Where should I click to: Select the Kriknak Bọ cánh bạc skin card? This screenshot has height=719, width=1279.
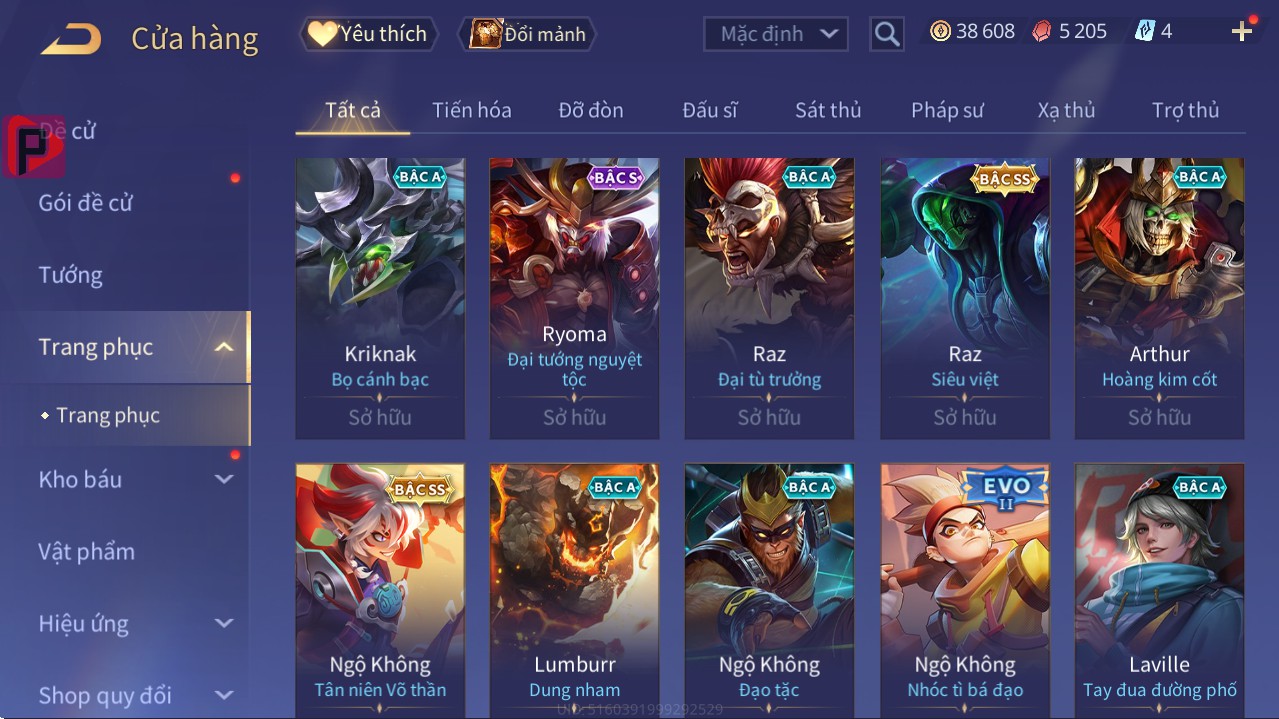[380, 298]
